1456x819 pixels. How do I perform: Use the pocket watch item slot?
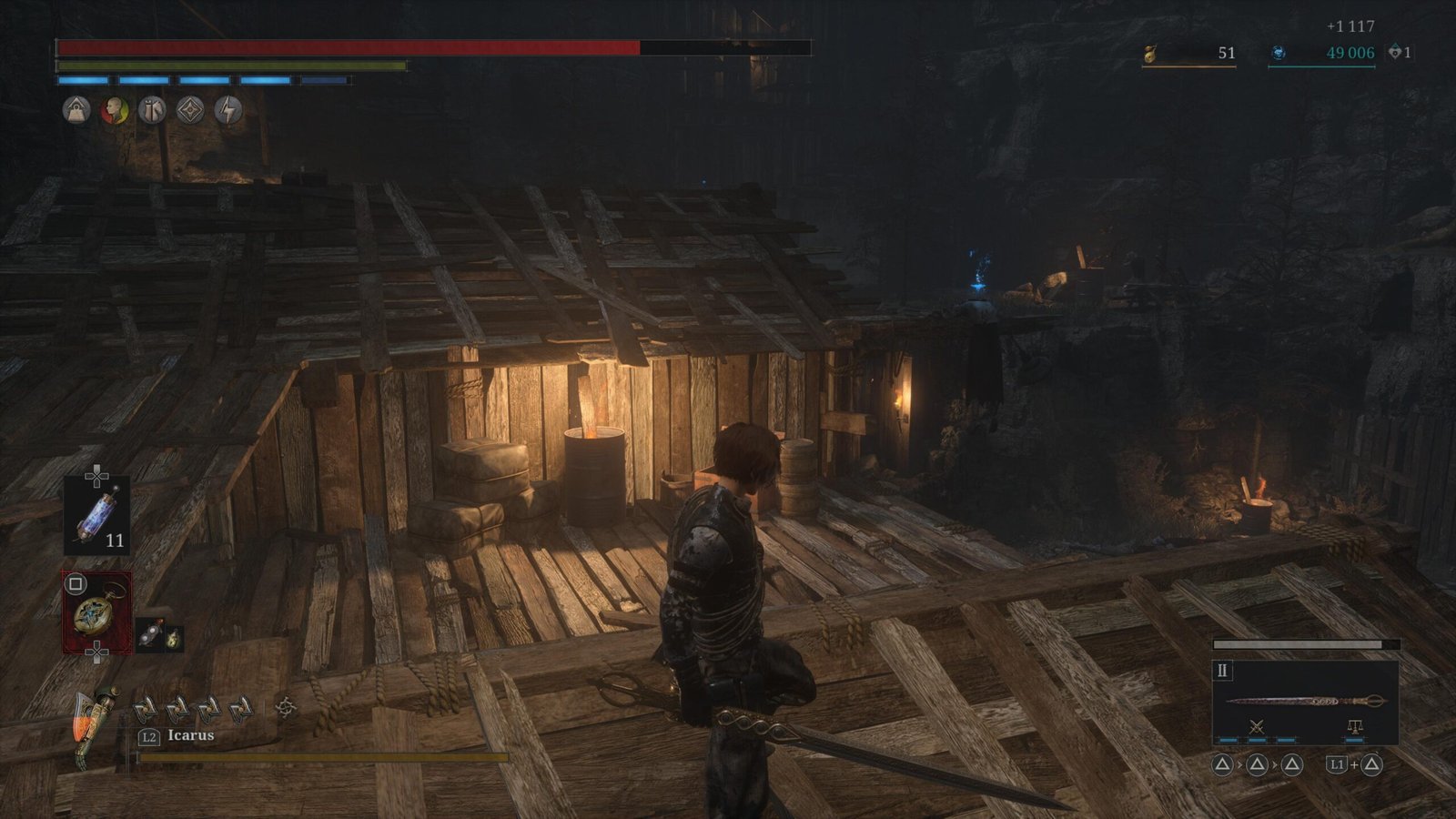[x=96, y=612]
